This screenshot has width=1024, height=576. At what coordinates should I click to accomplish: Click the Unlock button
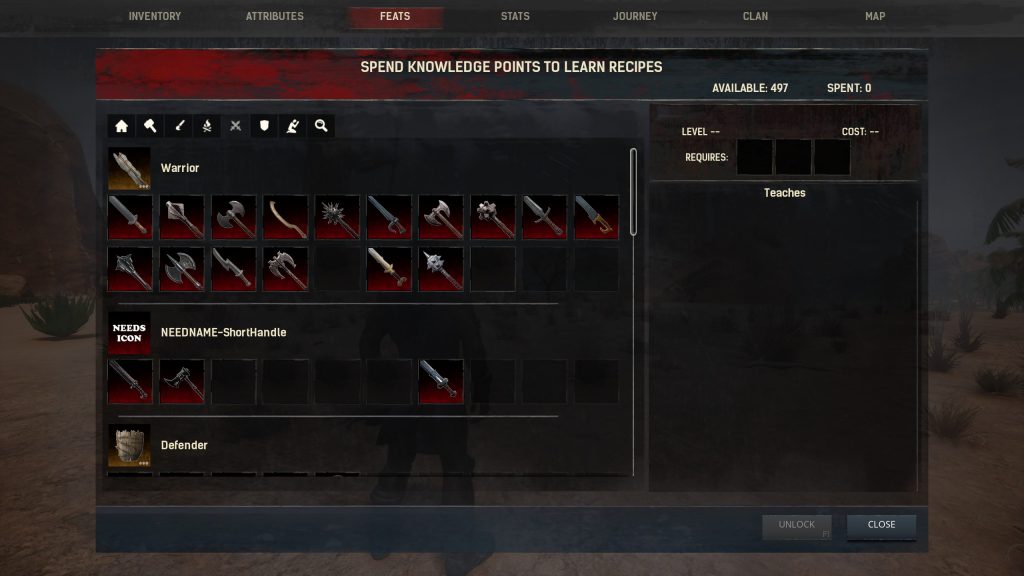(x=797, y=525)
